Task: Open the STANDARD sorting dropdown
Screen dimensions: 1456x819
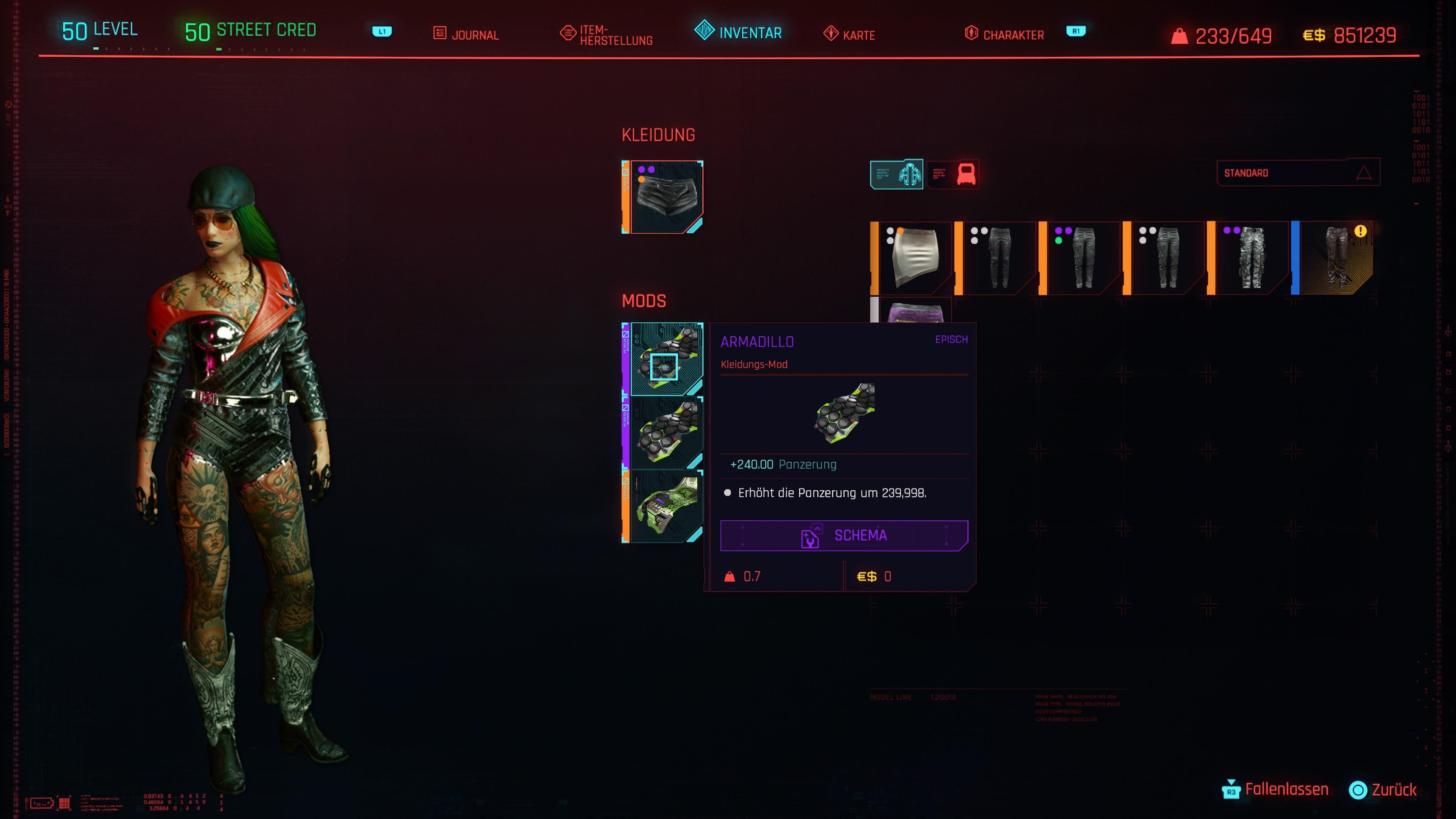Action: (x=1298, y=173)
